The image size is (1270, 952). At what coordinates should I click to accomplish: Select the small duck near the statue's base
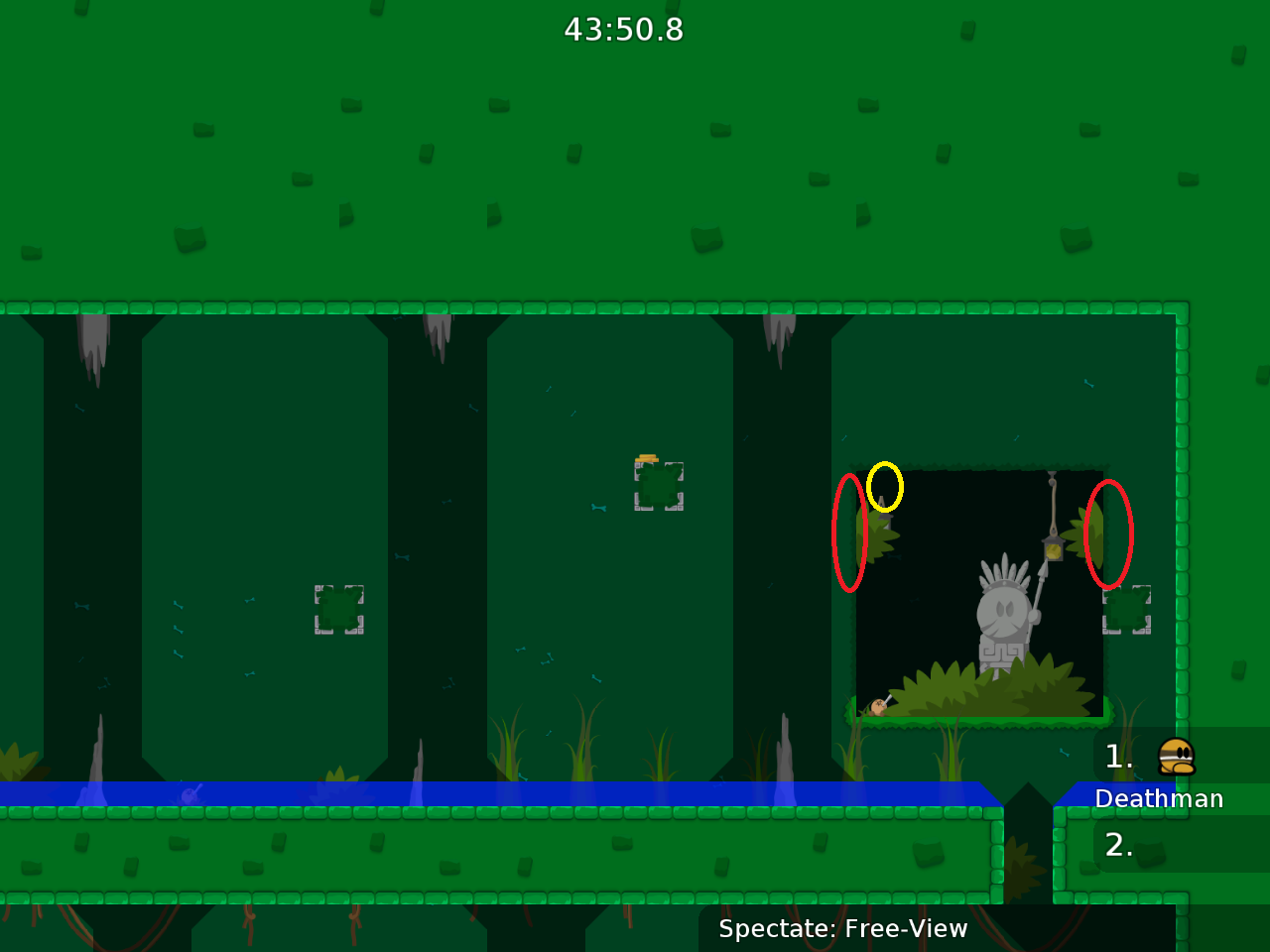pos(877,706)
